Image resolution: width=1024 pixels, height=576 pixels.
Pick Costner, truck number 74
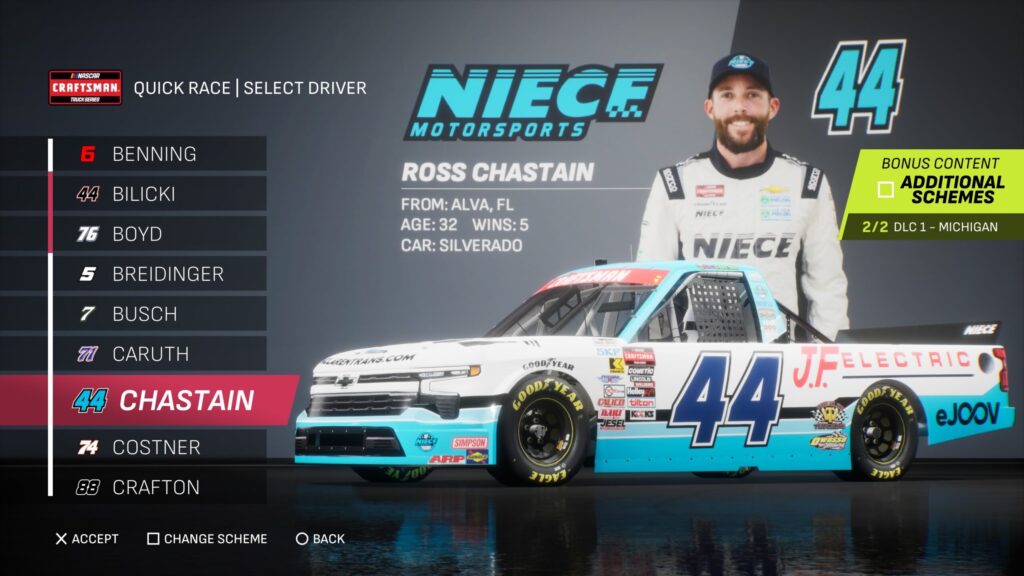coord(156,447)
